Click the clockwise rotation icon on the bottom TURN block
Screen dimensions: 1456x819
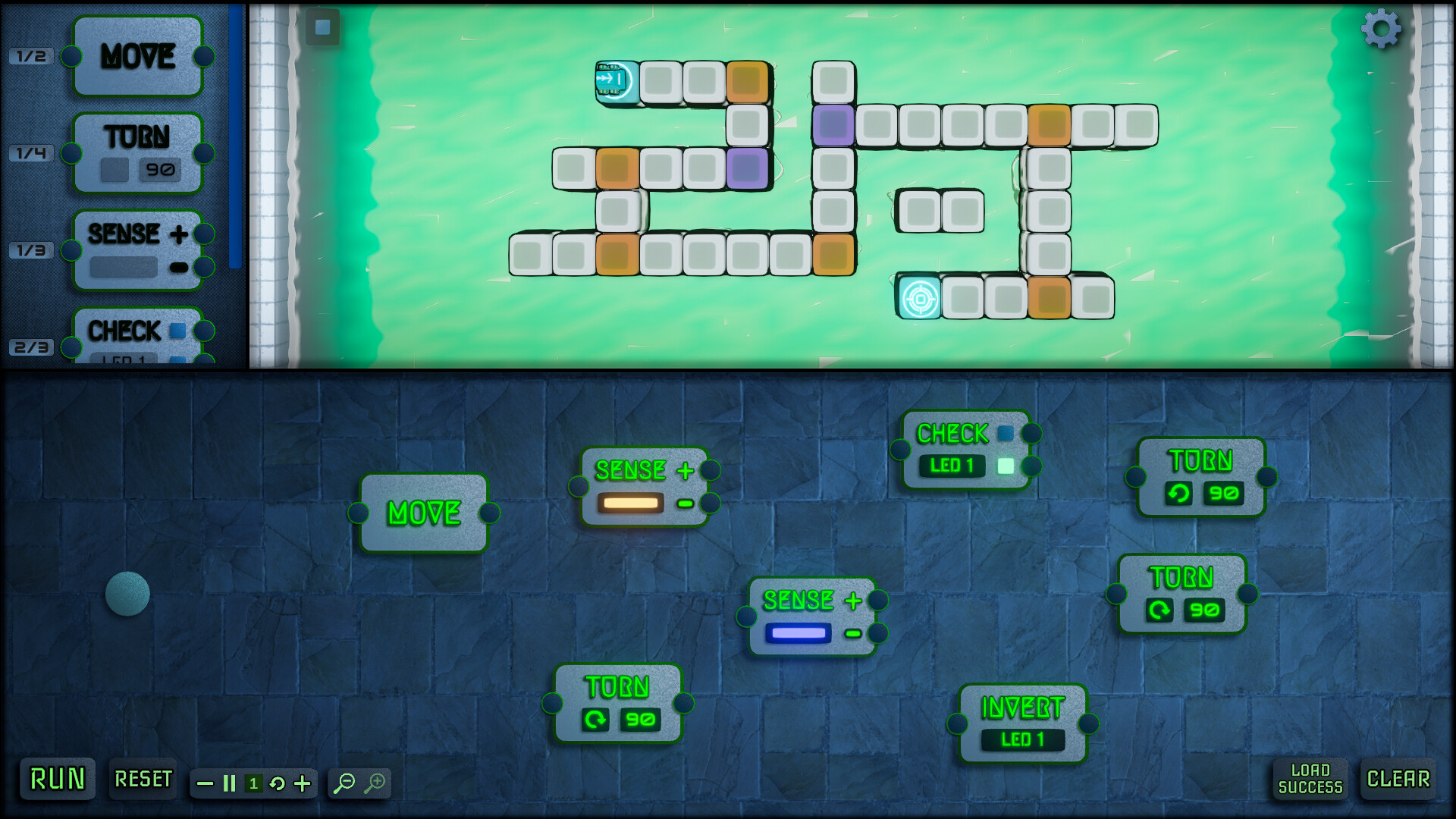tap(596, 720)
